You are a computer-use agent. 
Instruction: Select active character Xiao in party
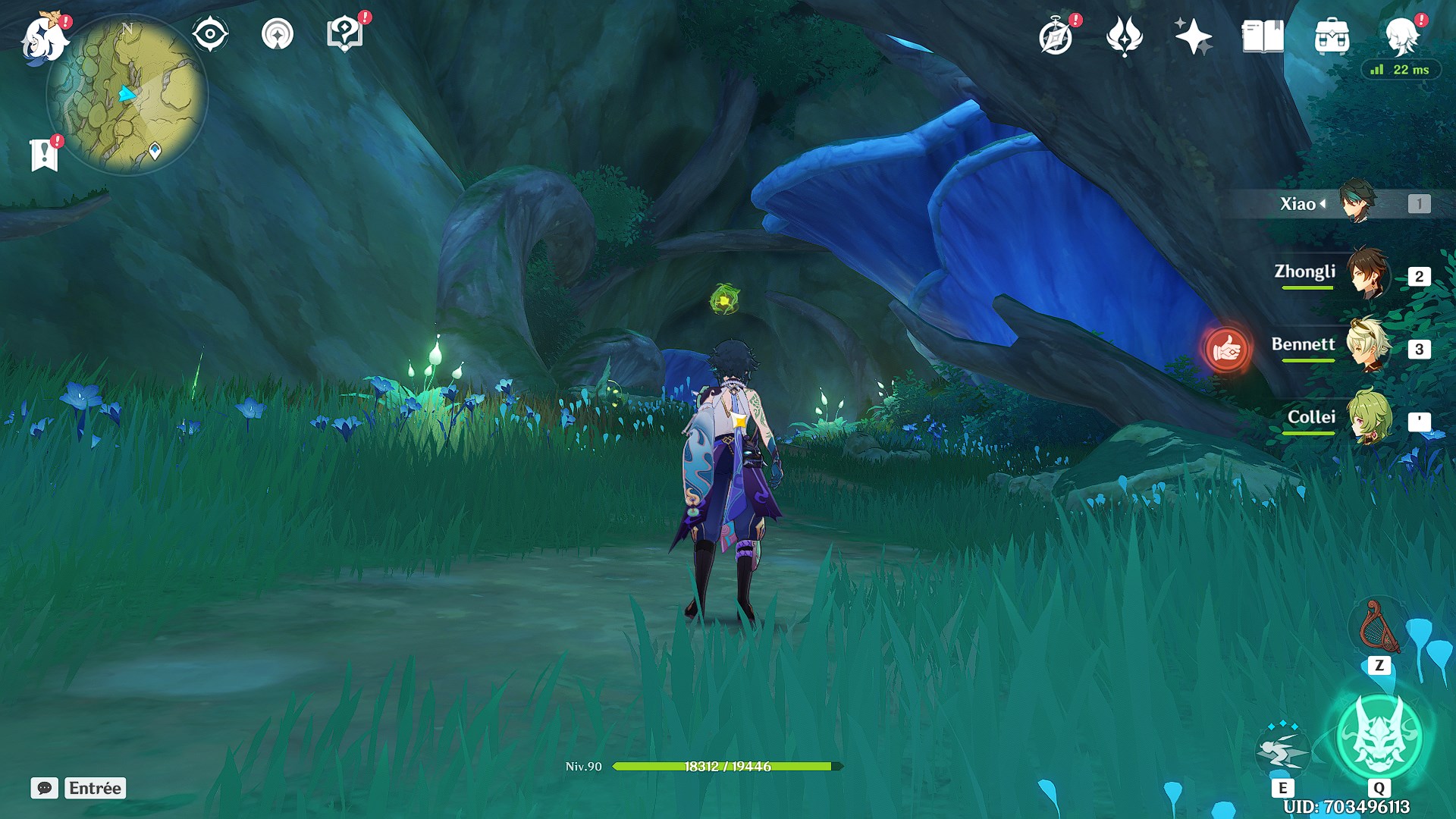point(1356,202)
